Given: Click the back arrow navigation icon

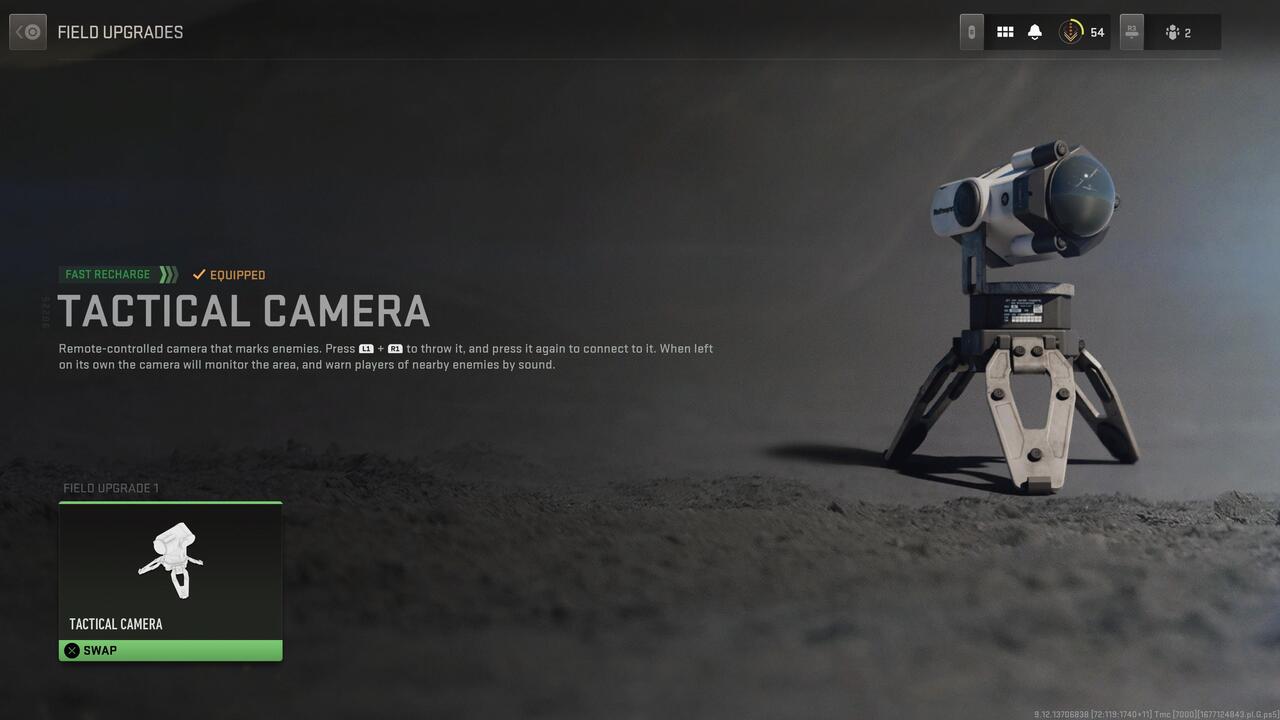Looking at the screenshot, I should coord(27,31).
